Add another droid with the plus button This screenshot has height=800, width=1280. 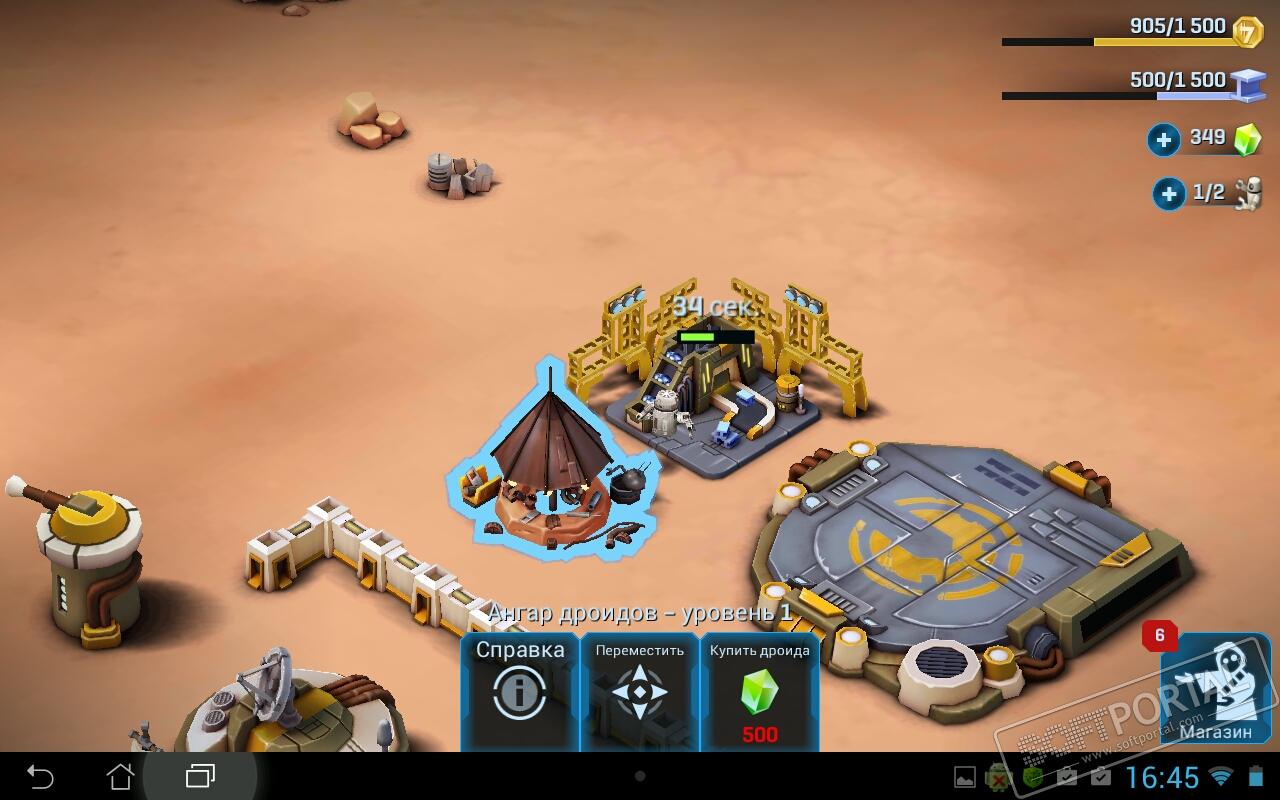1168,193
